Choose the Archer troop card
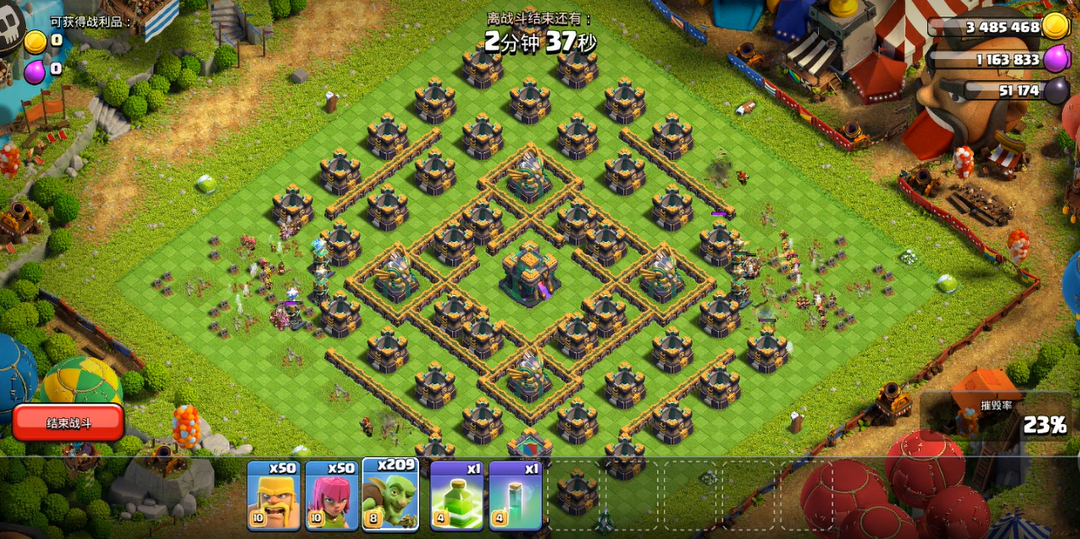This screenshot has width=1080, height=539. pyautogui.click(x=332, y=495)
